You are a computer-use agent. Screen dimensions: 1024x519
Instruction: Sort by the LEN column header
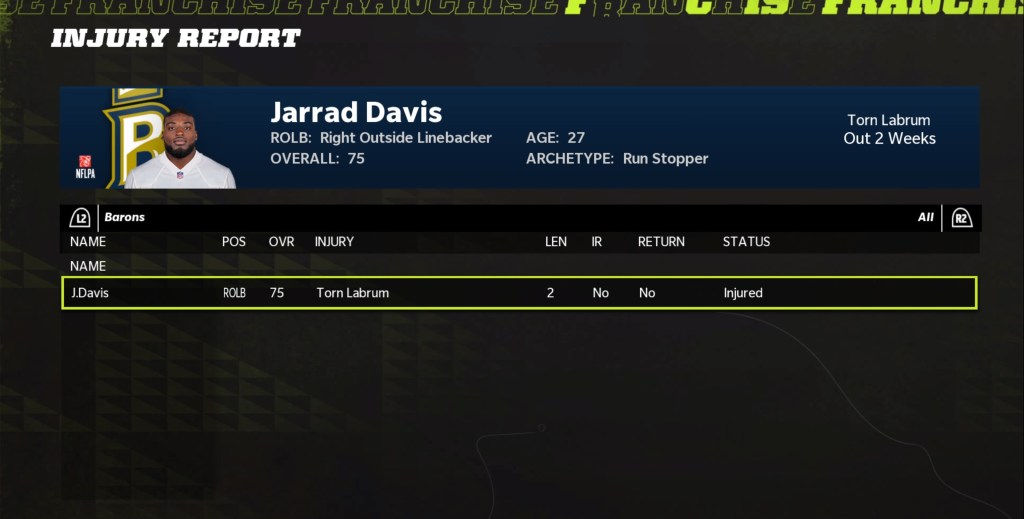click(x=555, y=242)
